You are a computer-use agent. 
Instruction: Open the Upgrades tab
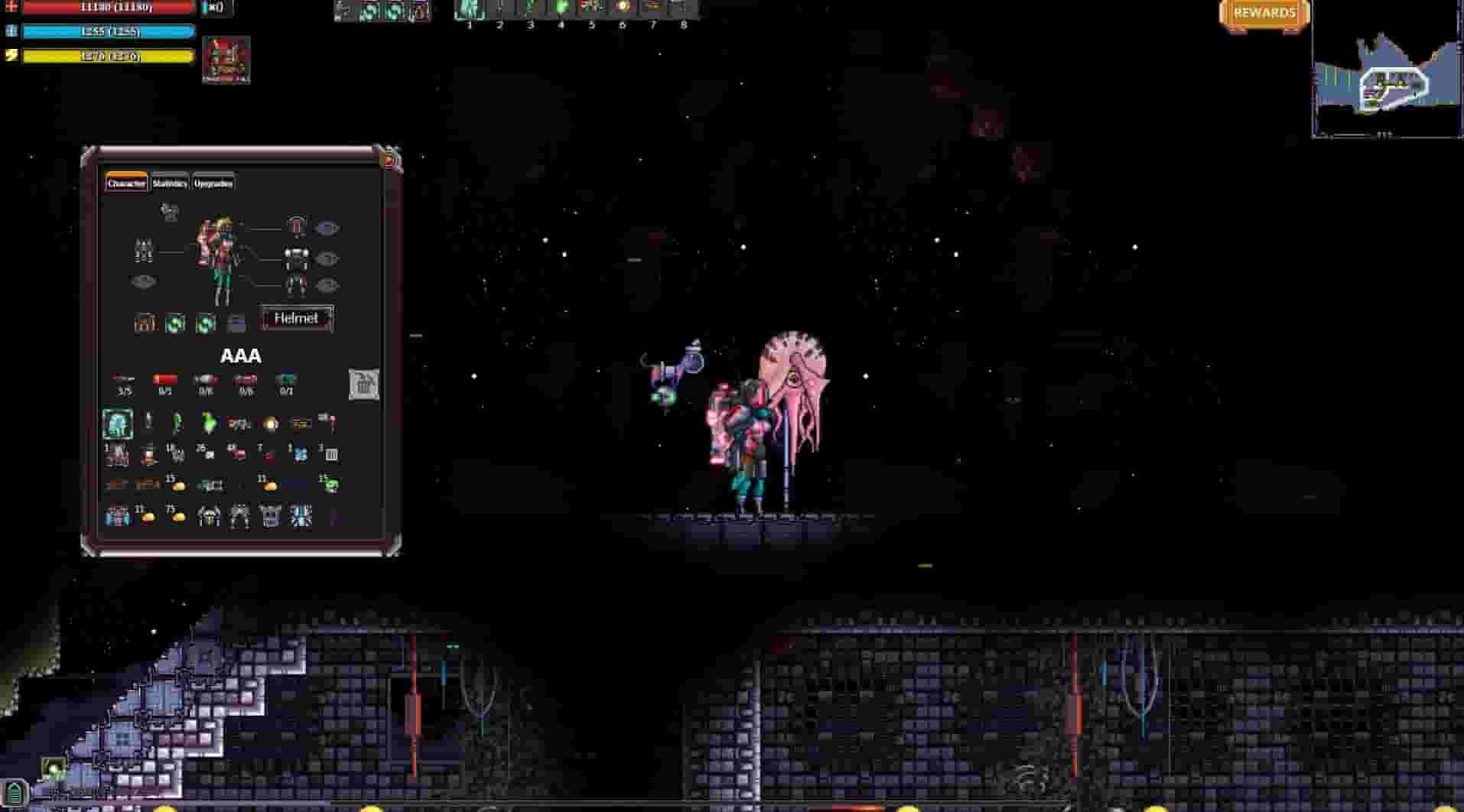click(x=213, y=184)
